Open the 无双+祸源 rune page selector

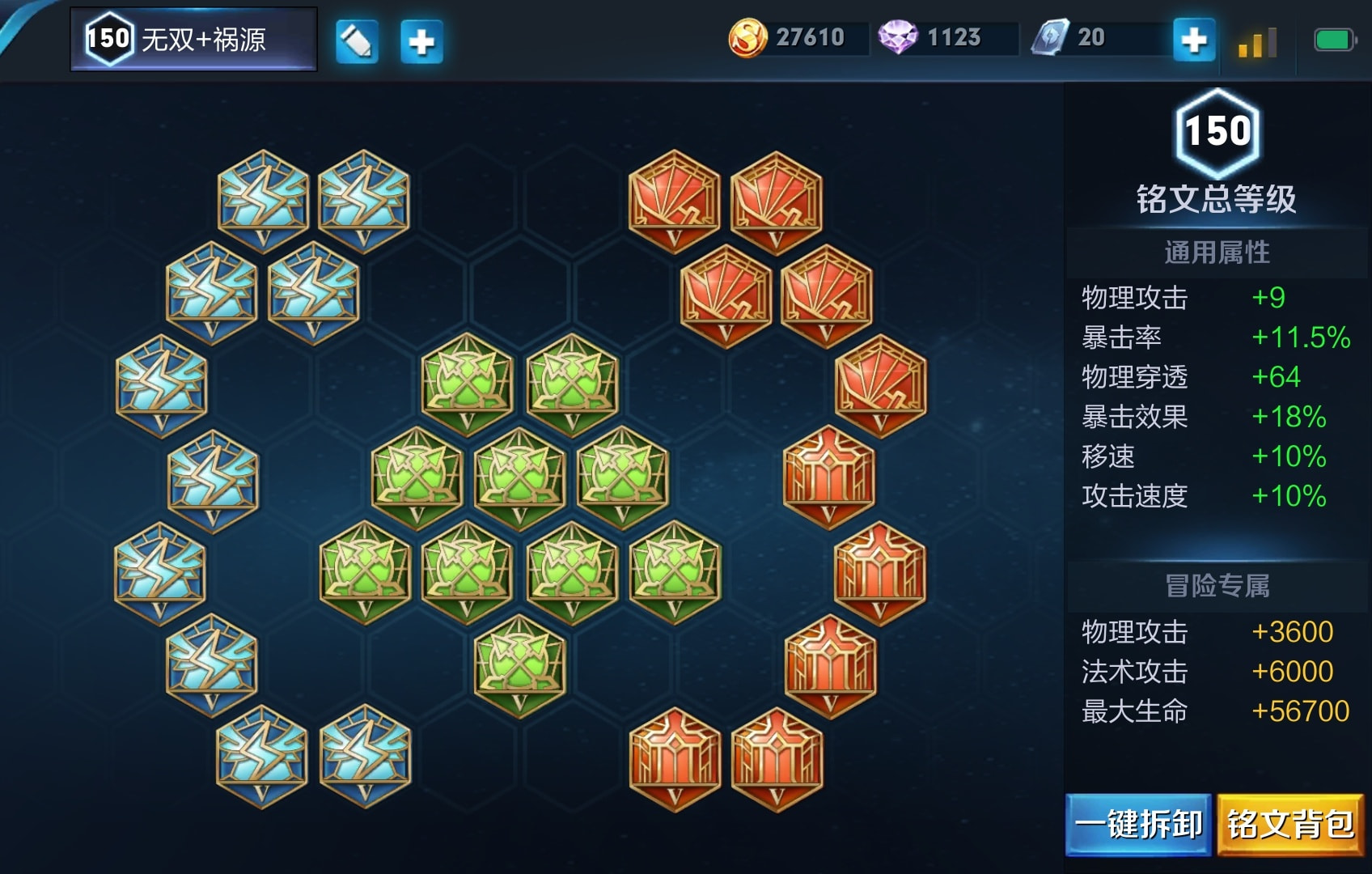194,39
